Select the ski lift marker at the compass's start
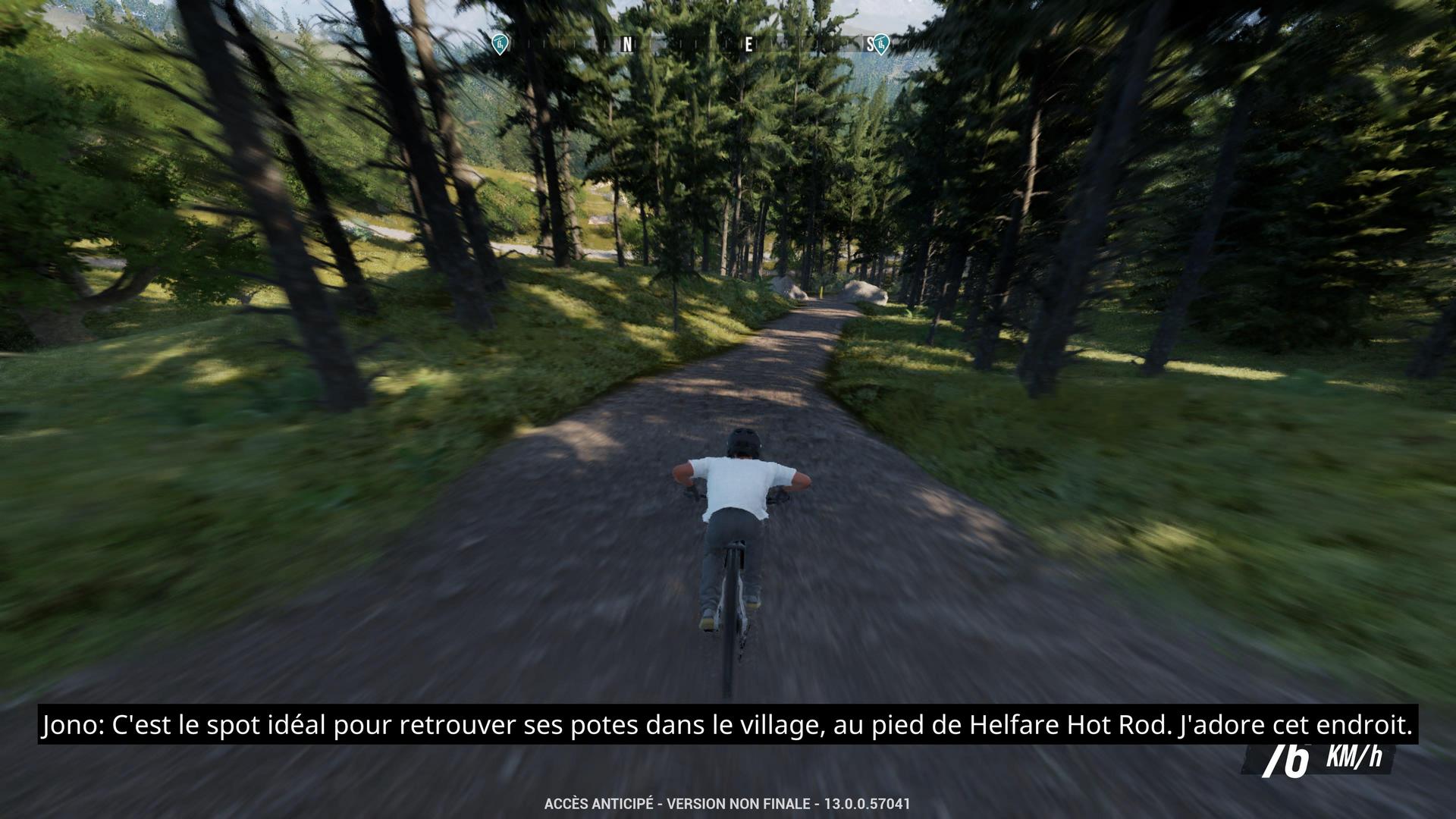 click(498, 44)
